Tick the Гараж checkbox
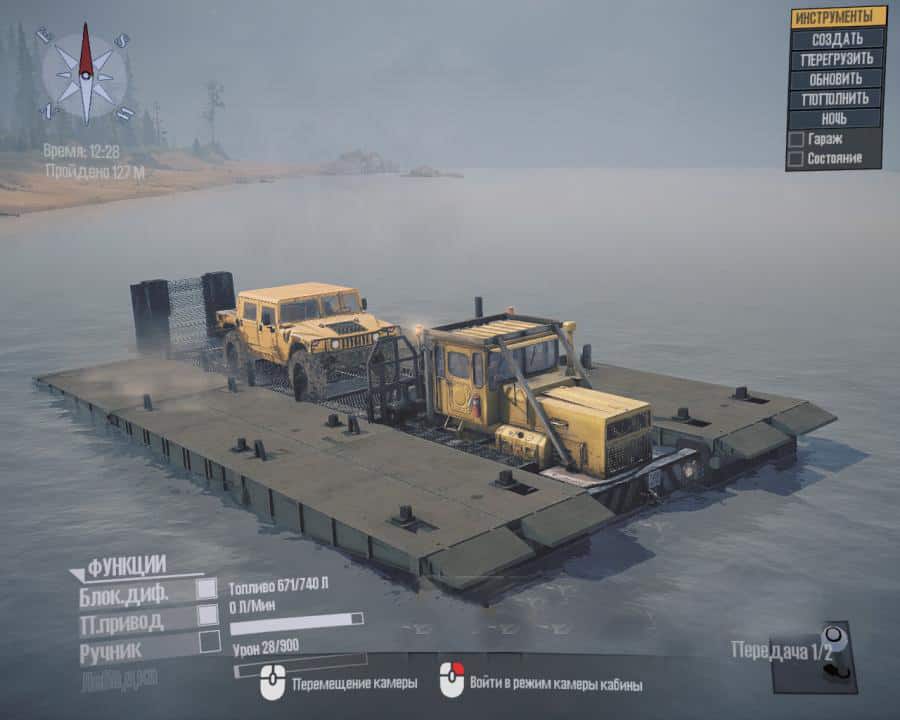Screen dimensions: 900x720 796,139
